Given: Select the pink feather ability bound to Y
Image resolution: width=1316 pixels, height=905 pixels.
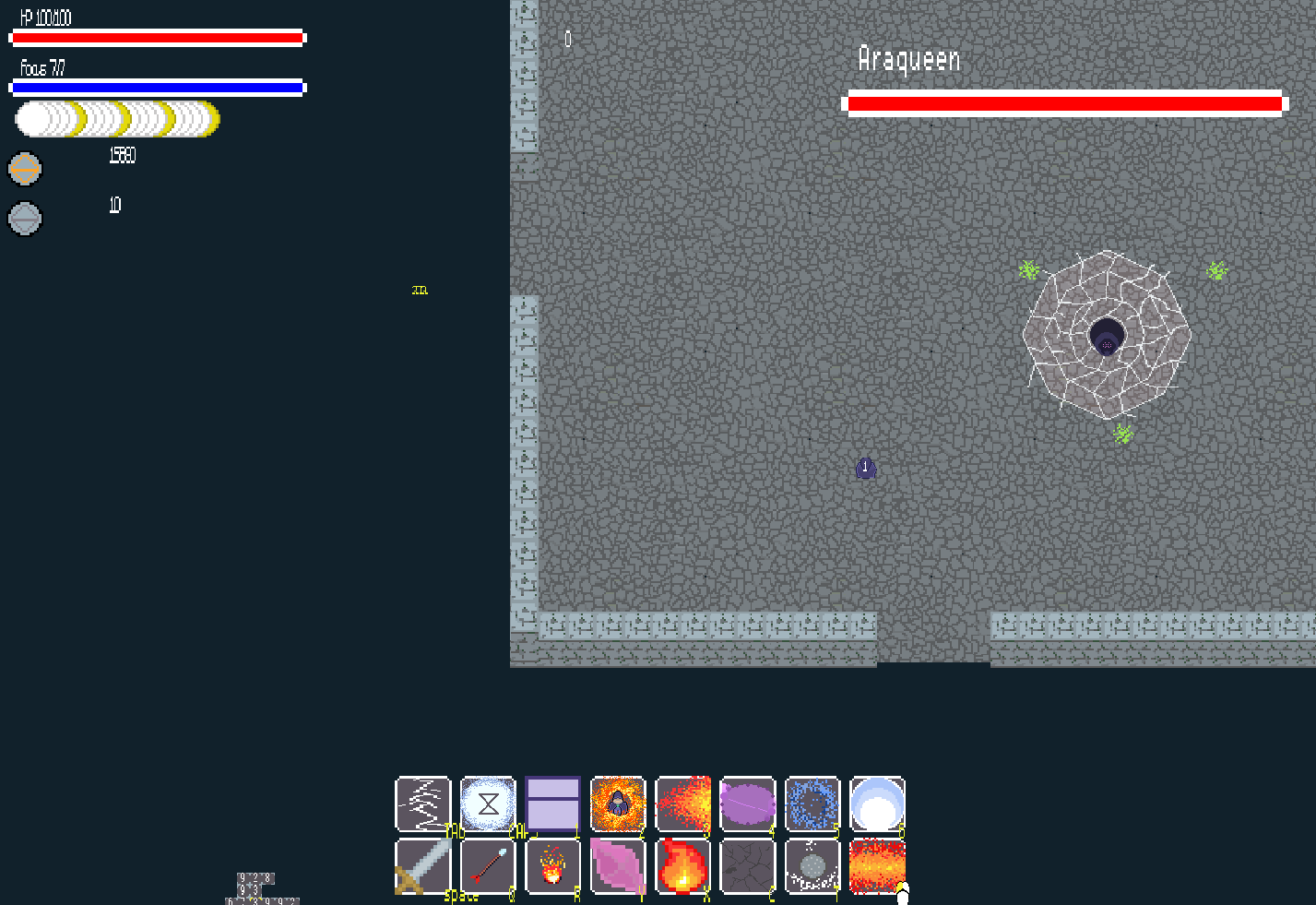Looking at the screenshot, I should (x=617, y=865).
